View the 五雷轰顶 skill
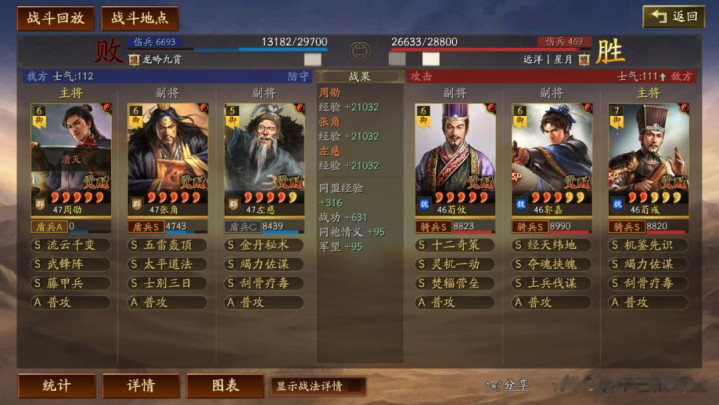This screenshot has height=405, width=719. click(168, 245)
